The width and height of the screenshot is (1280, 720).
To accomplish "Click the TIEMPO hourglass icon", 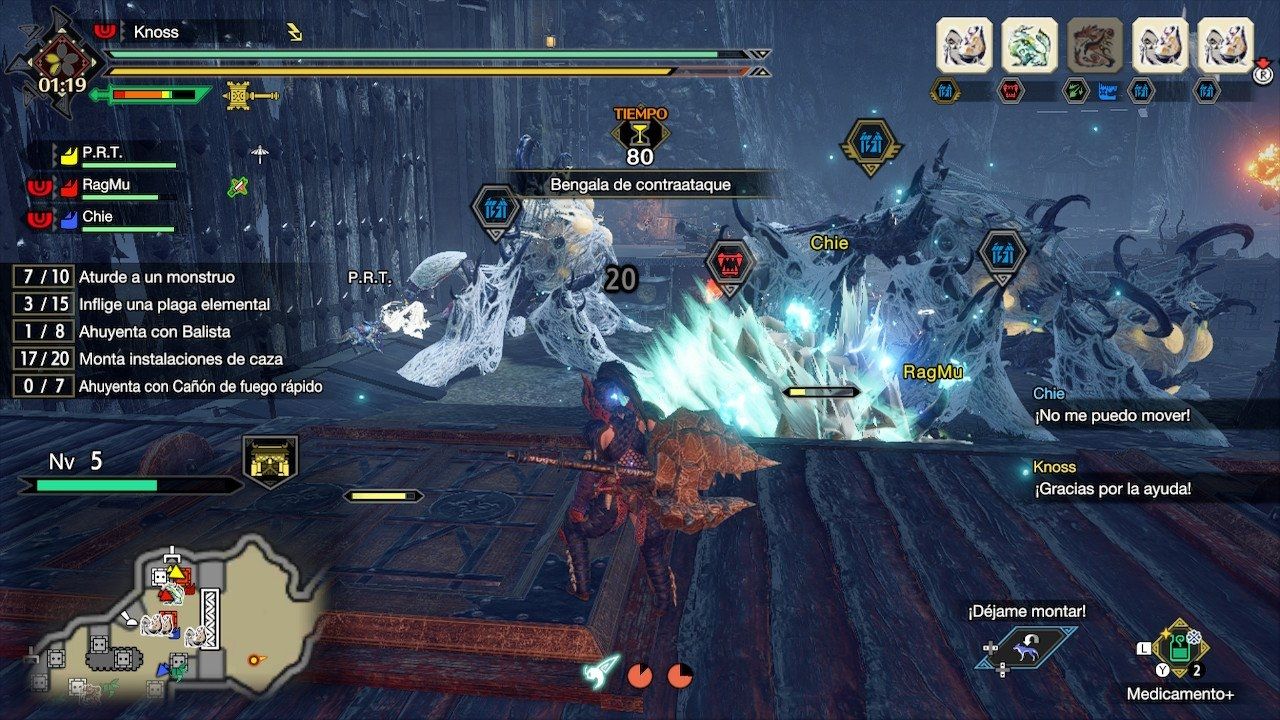I will 640,135.
